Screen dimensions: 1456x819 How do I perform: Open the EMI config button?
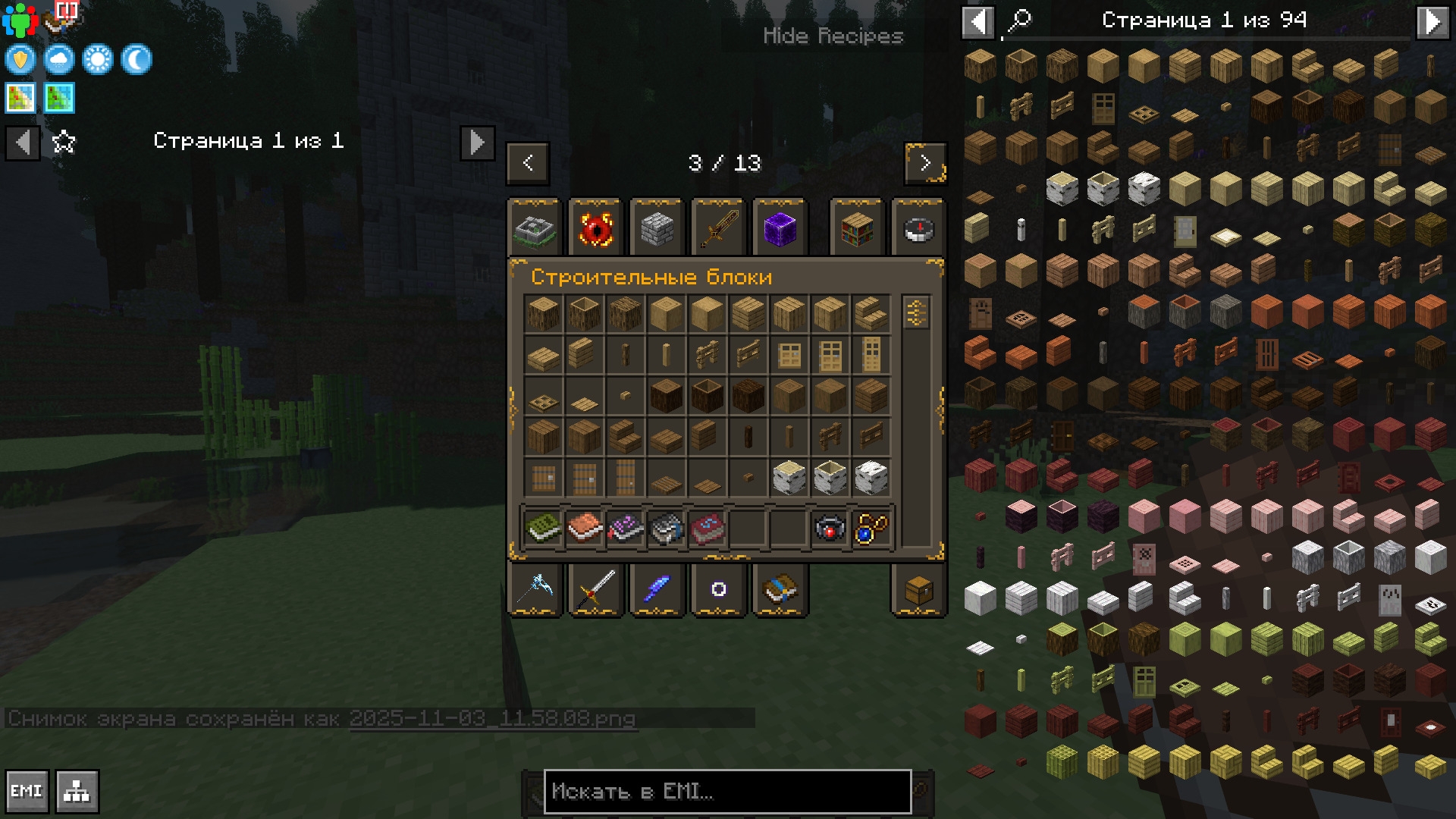click(x=27, y=792)
